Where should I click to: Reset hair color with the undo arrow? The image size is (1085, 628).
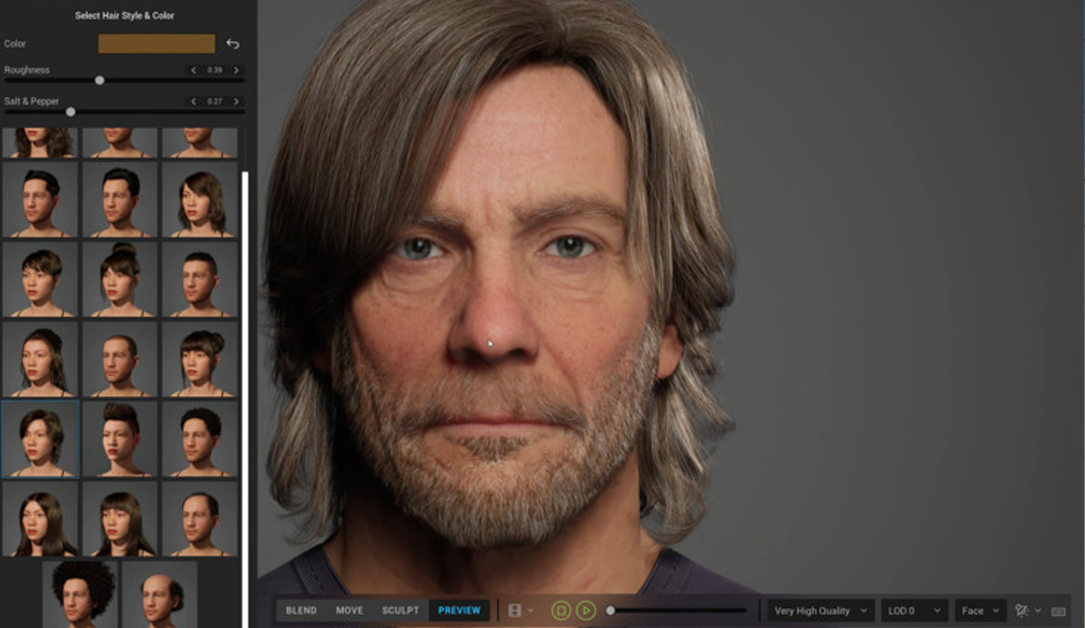[x=233, y=44]
